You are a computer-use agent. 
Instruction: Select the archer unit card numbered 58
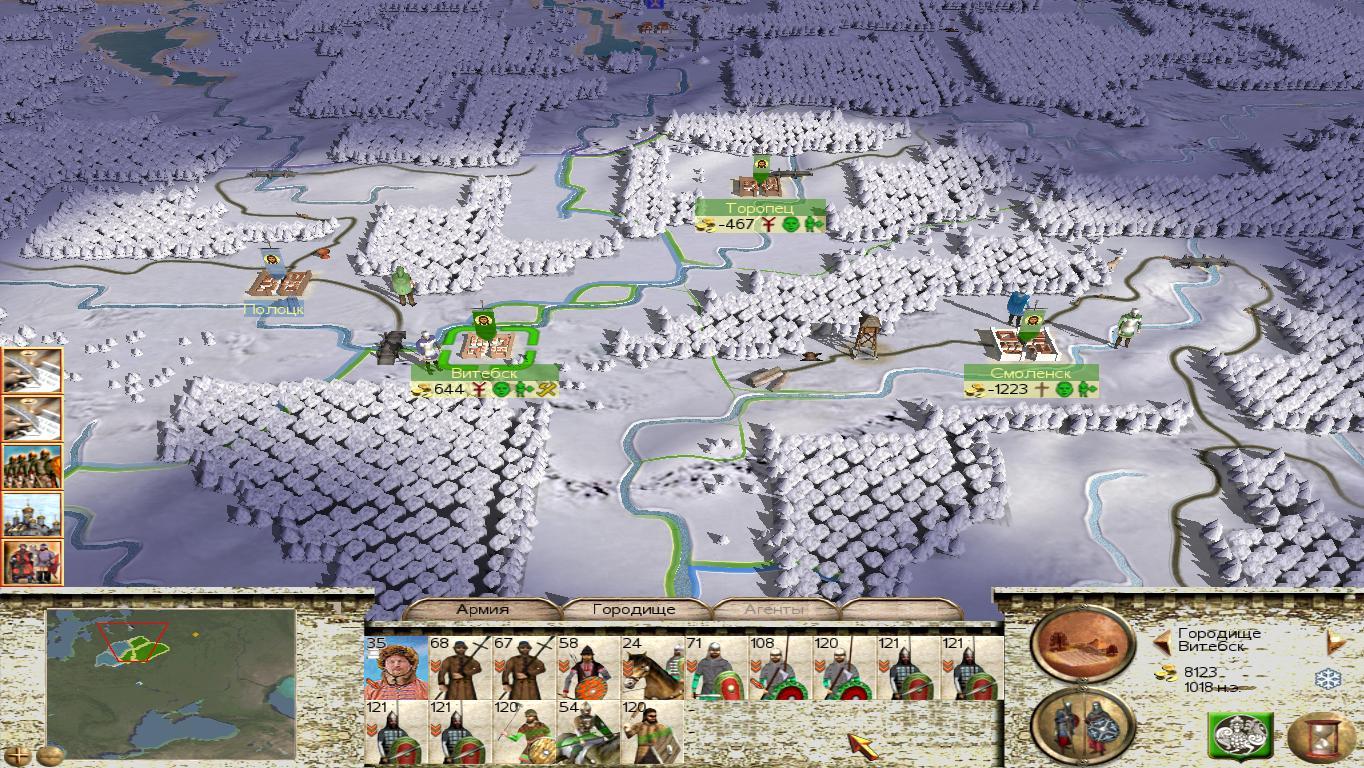pos(588,668)
